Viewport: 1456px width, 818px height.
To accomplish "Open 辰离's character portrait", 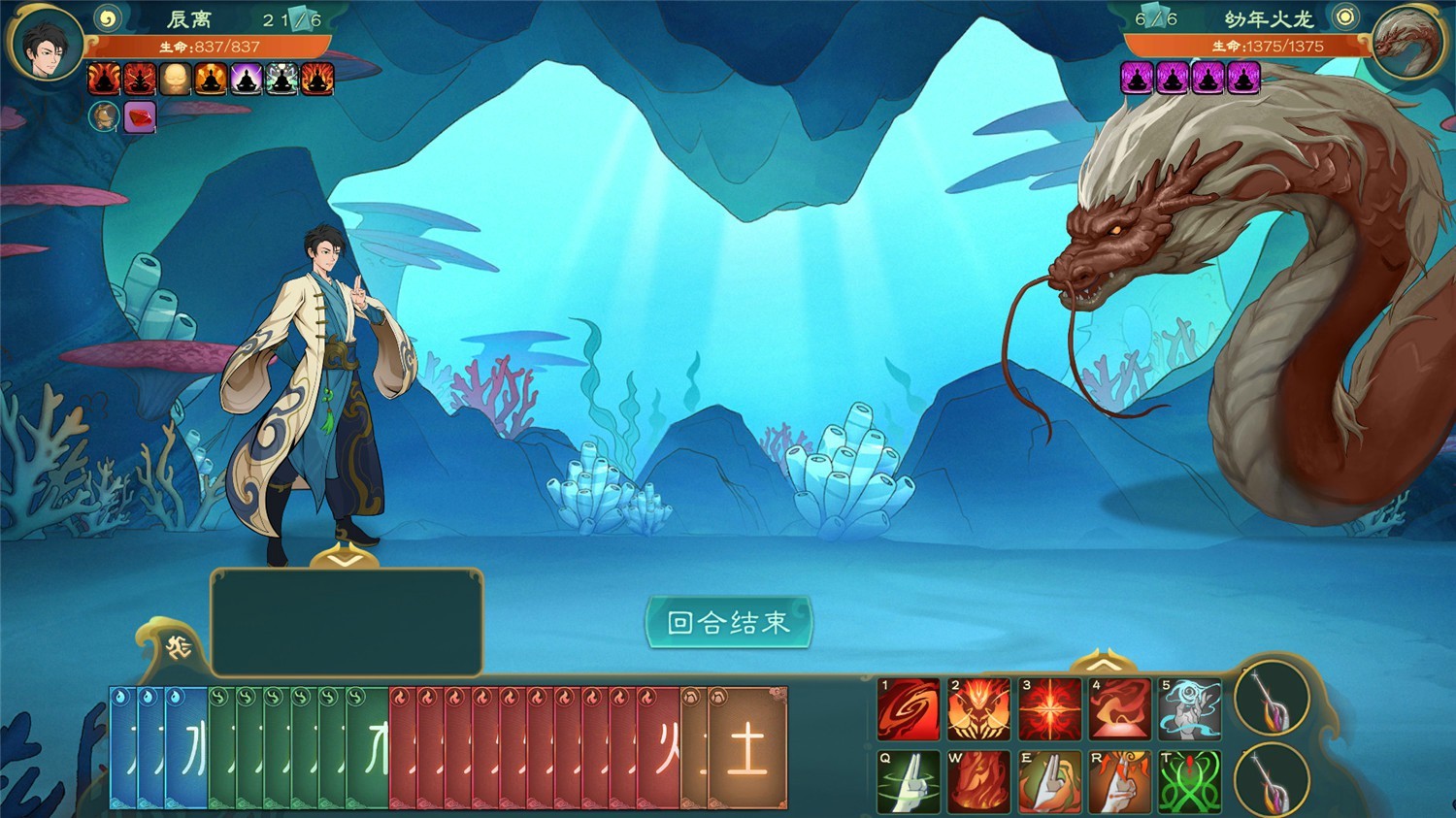I will tap(46, 44).
